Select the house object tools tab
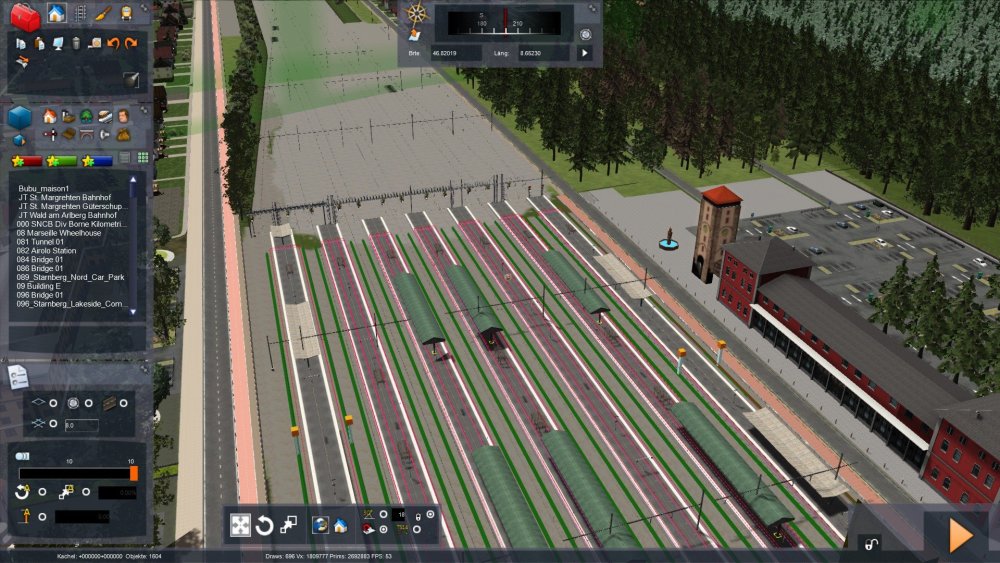Screen dimensions: 1000x563 coord(56,14)
